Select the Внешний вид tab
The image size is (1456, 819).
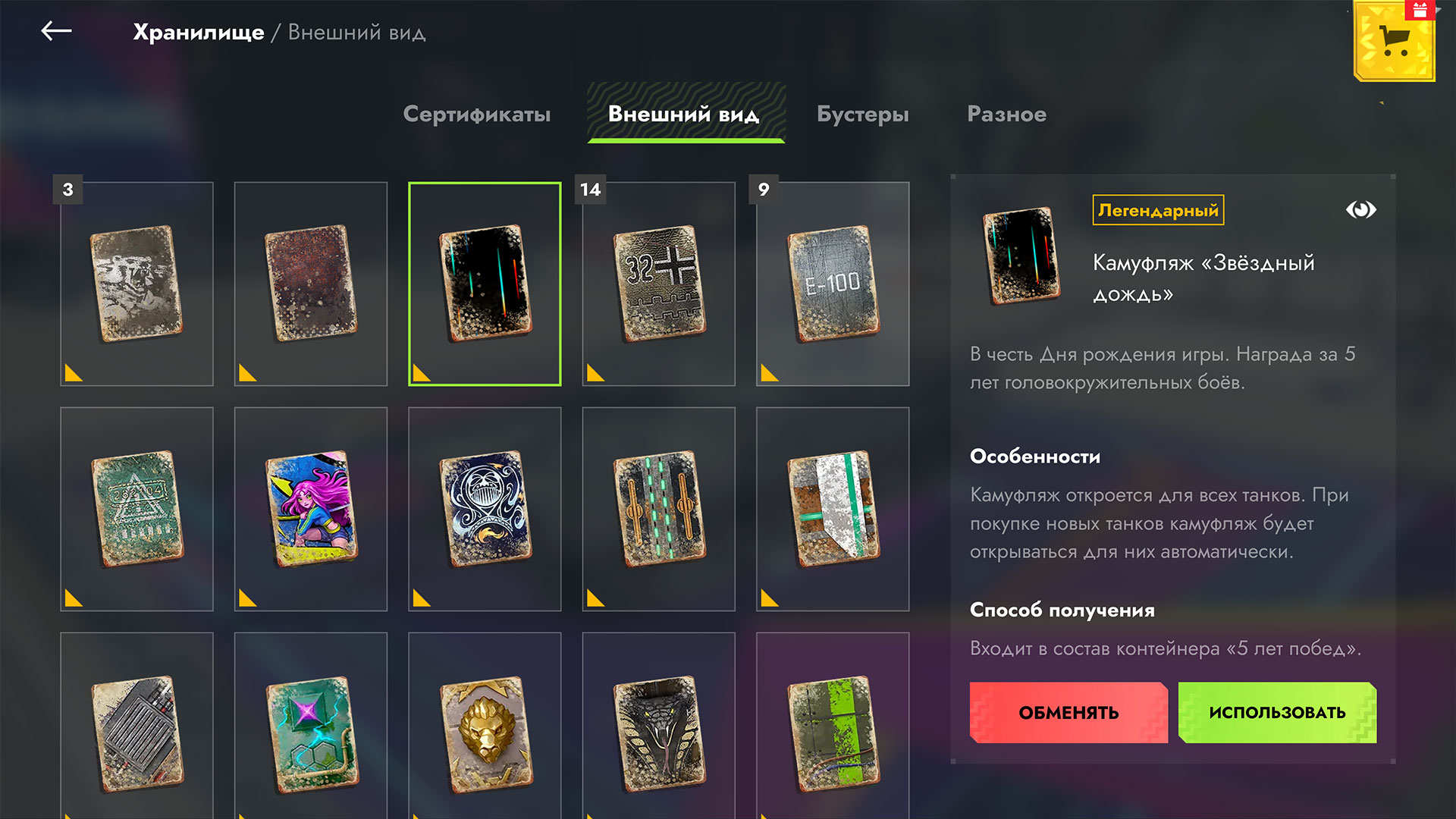(x=684, y=114)
